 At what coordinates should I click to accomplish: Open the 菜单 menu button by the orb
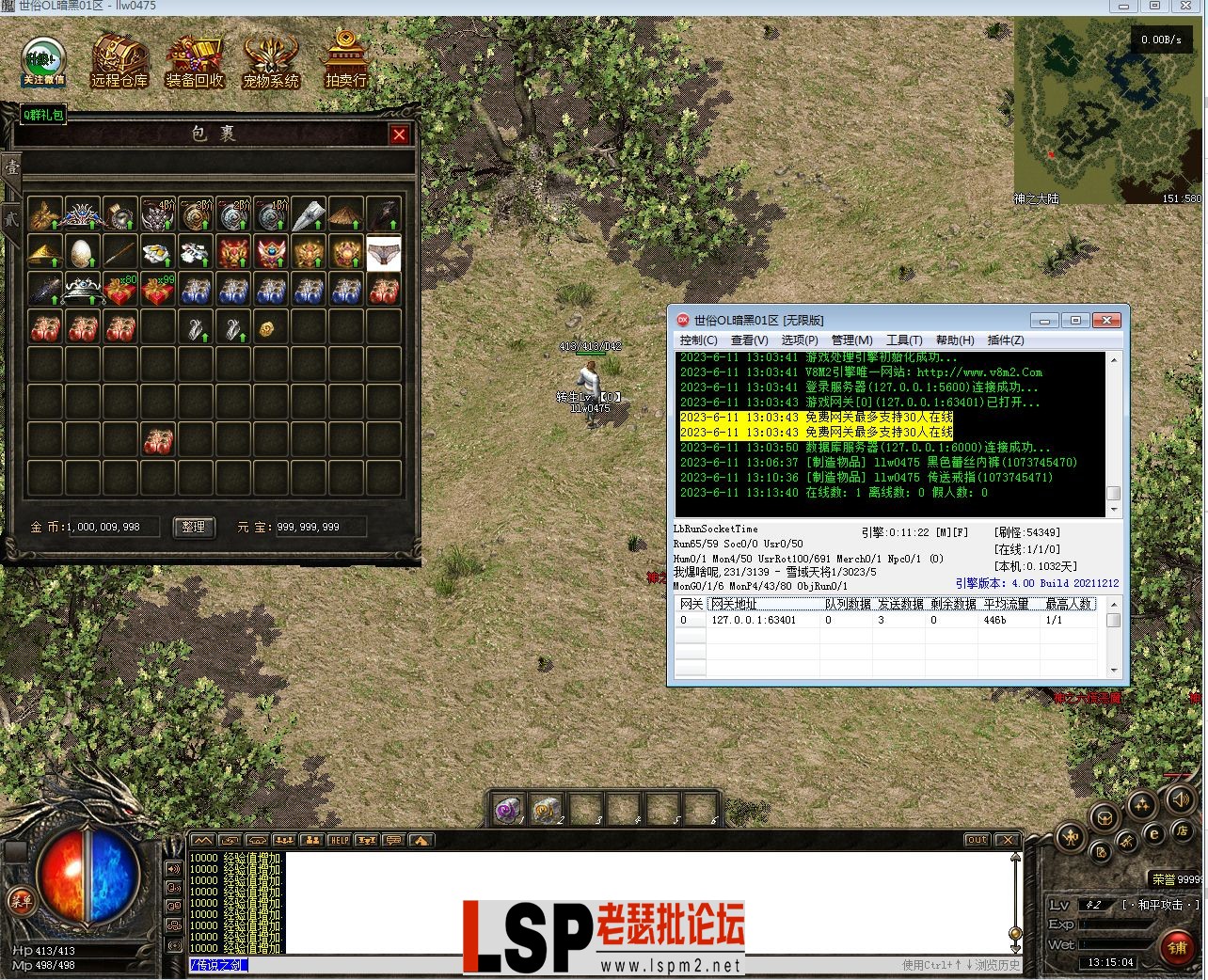pyautogui.click(x=20, y=900)
